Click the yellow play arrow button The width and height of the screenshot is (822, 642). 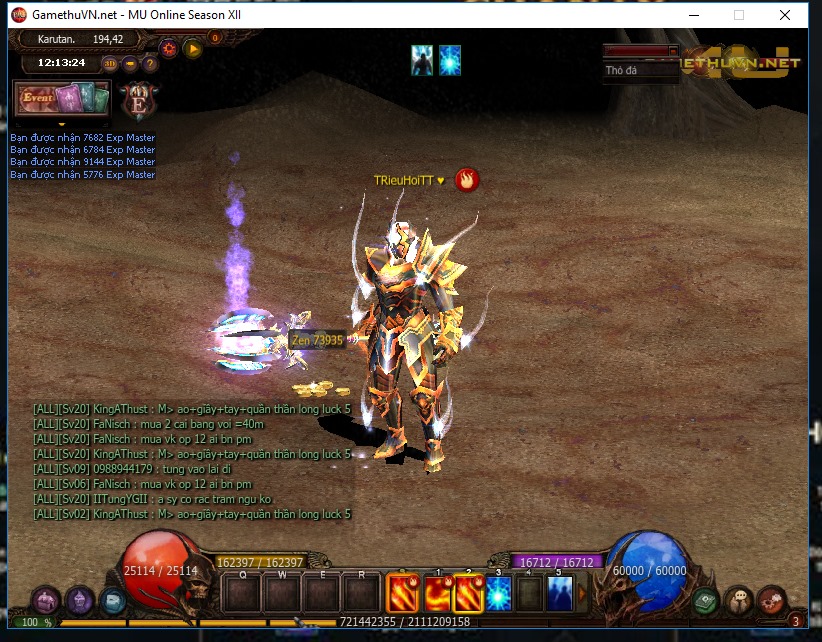coord(193,47)
